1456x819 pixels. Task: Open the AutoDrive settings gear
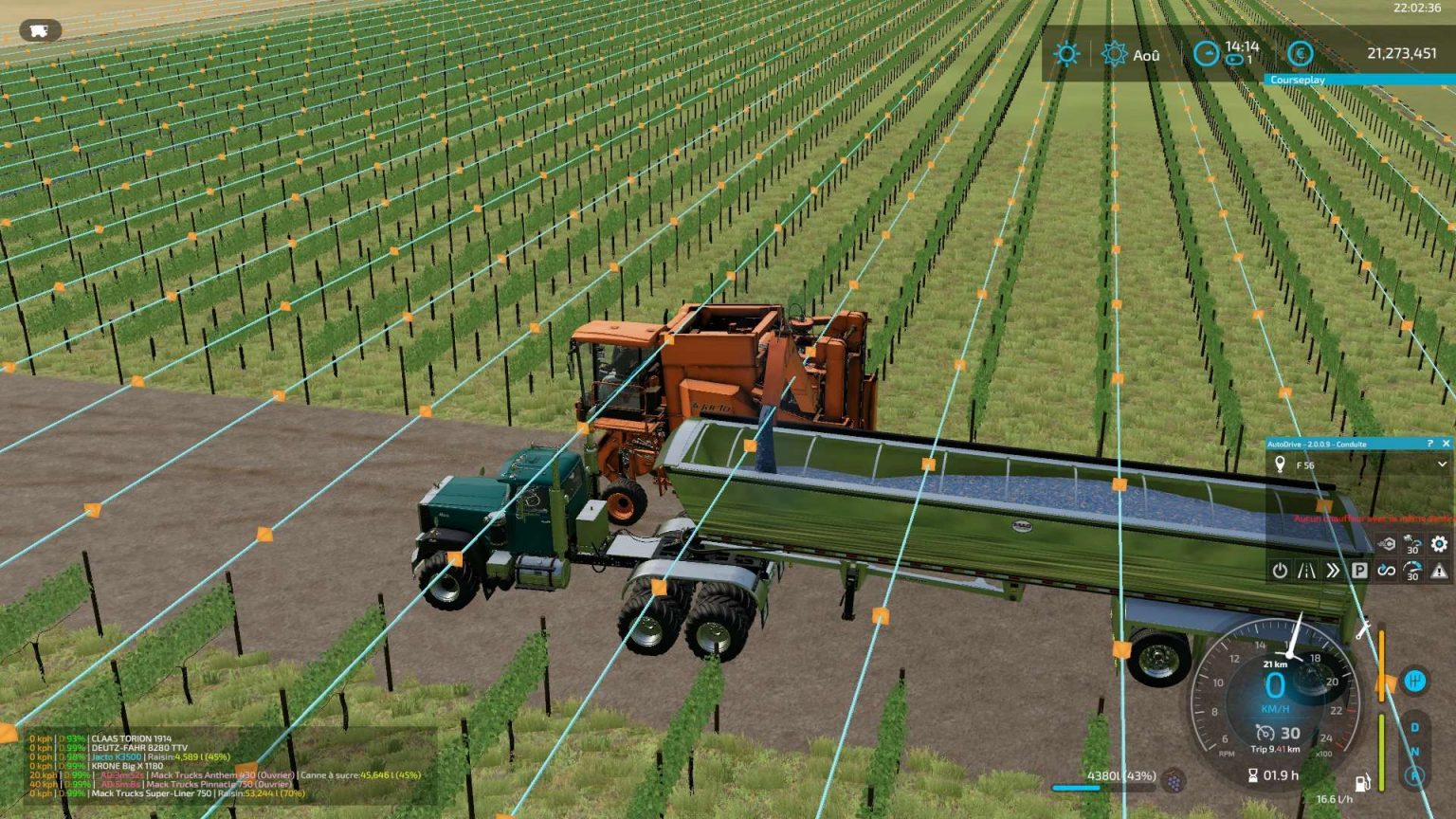tap(1438, 544)
